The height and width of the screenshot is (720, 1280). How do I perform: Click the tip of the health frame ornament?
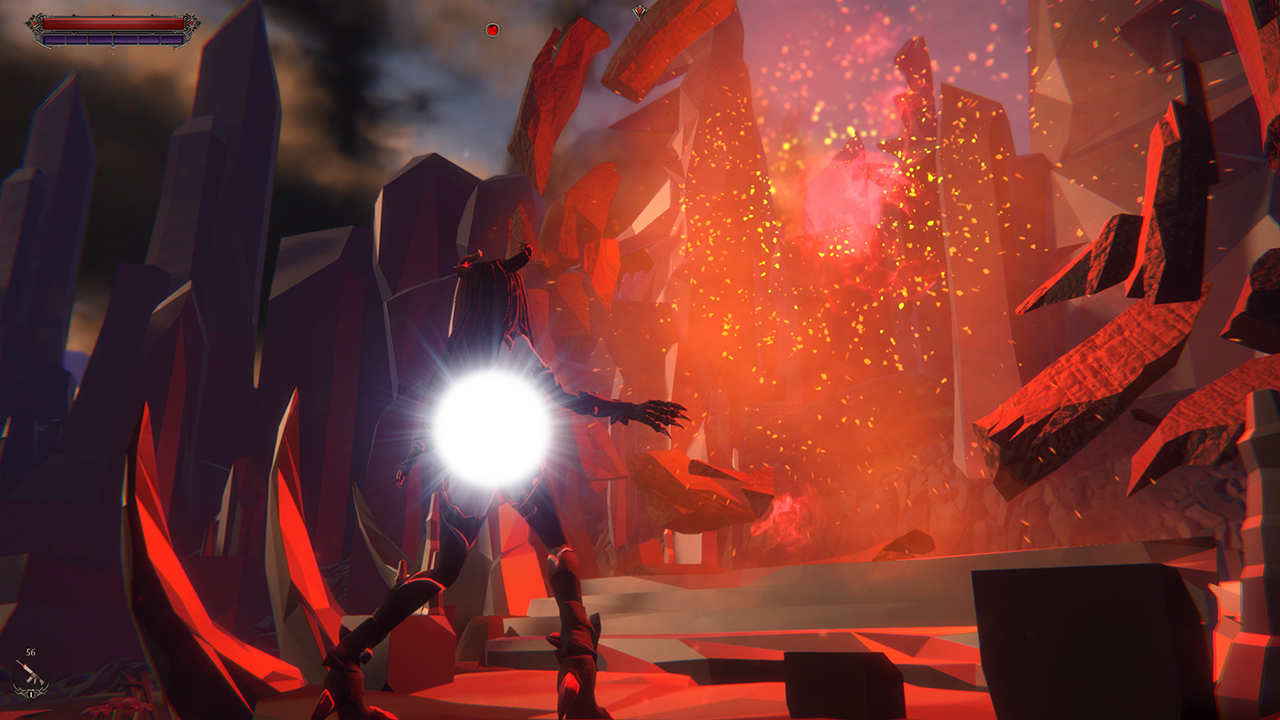(x=25, y=23)
